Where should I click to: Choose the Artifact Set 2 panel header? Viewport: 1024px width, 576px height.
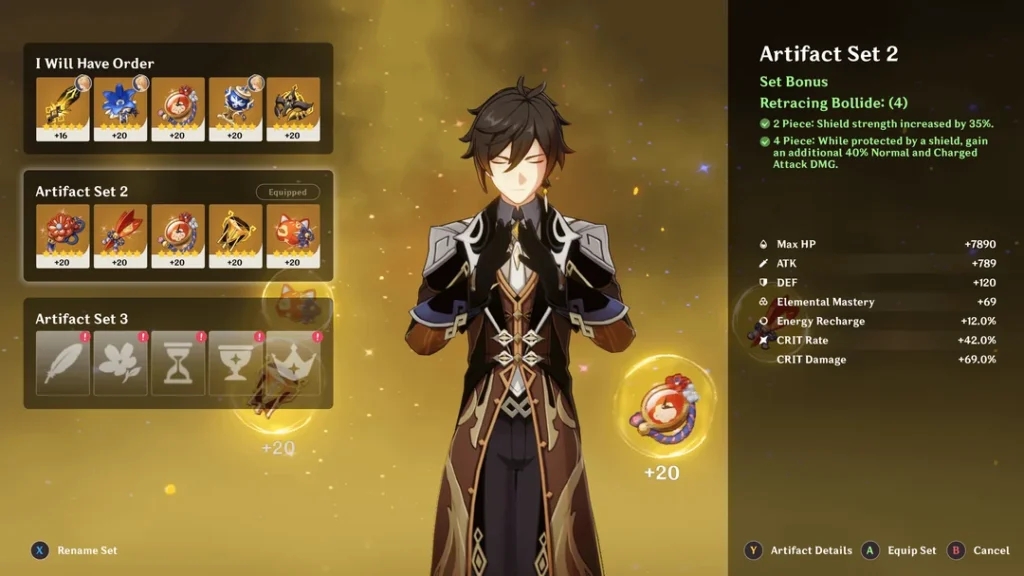82,191
